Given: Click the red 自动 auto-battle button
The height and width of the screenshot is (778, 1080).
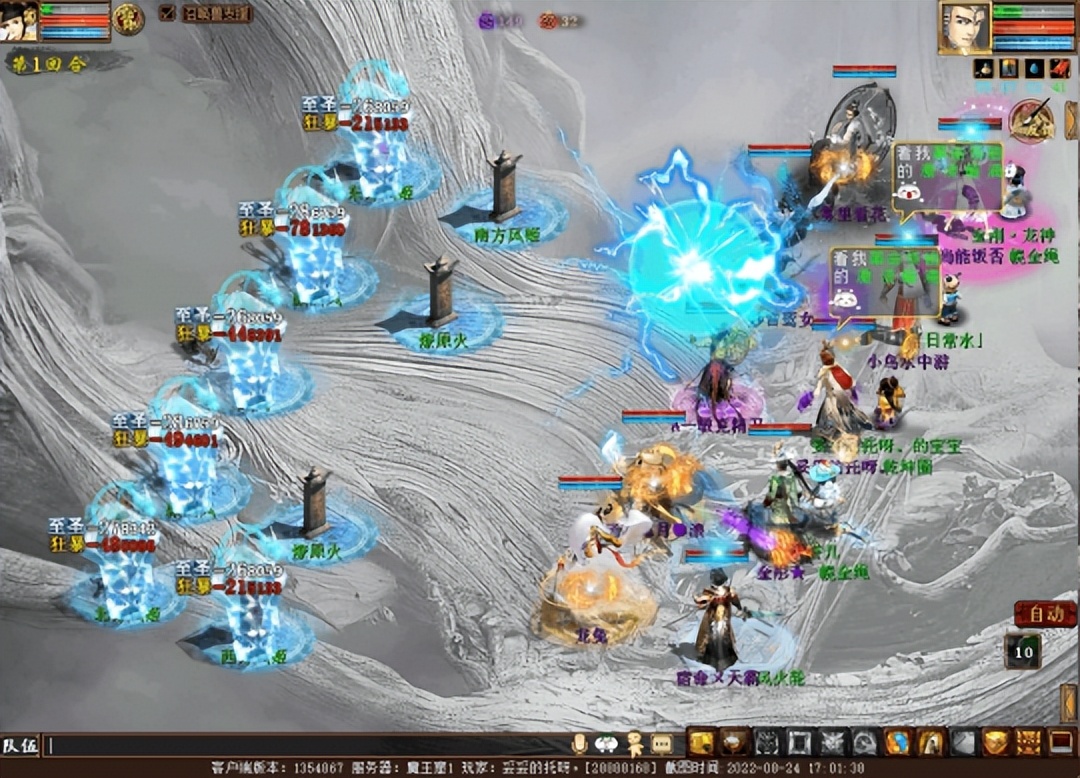Looking at the screenshot, I should 1045,614.
